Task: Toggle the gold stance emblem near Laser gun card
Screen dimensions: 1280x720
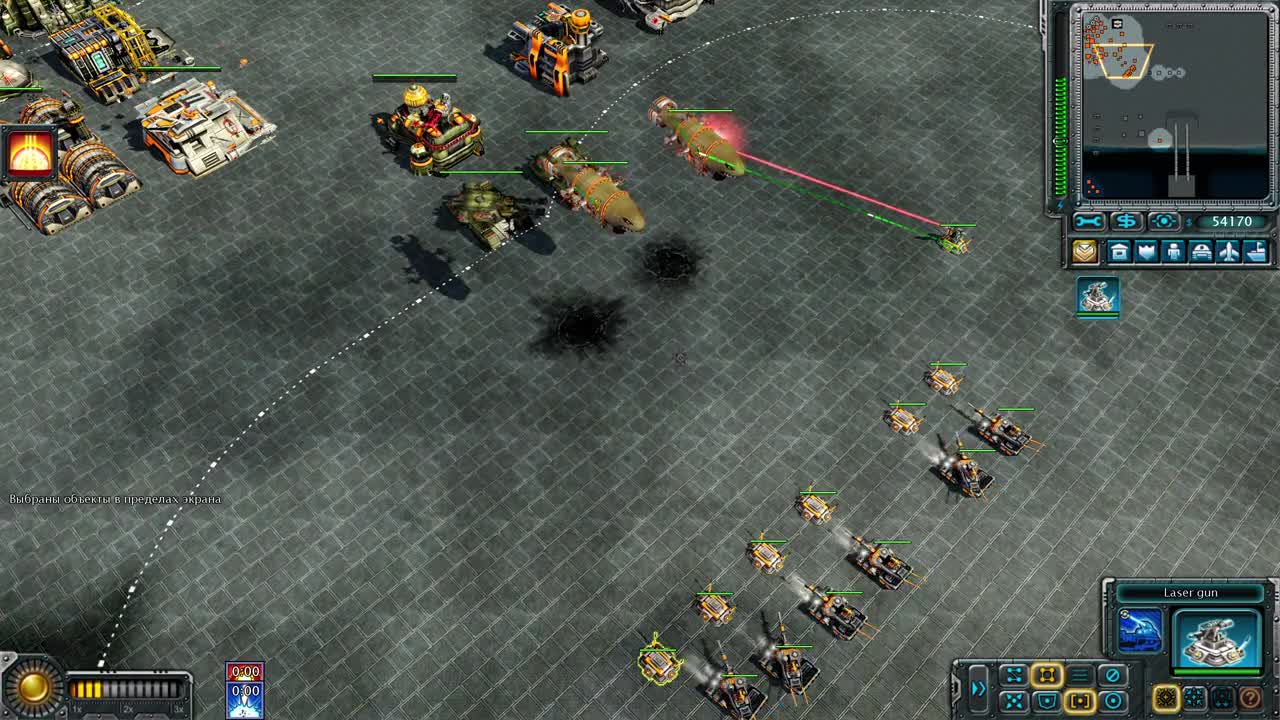Action: pos(1167,699)
